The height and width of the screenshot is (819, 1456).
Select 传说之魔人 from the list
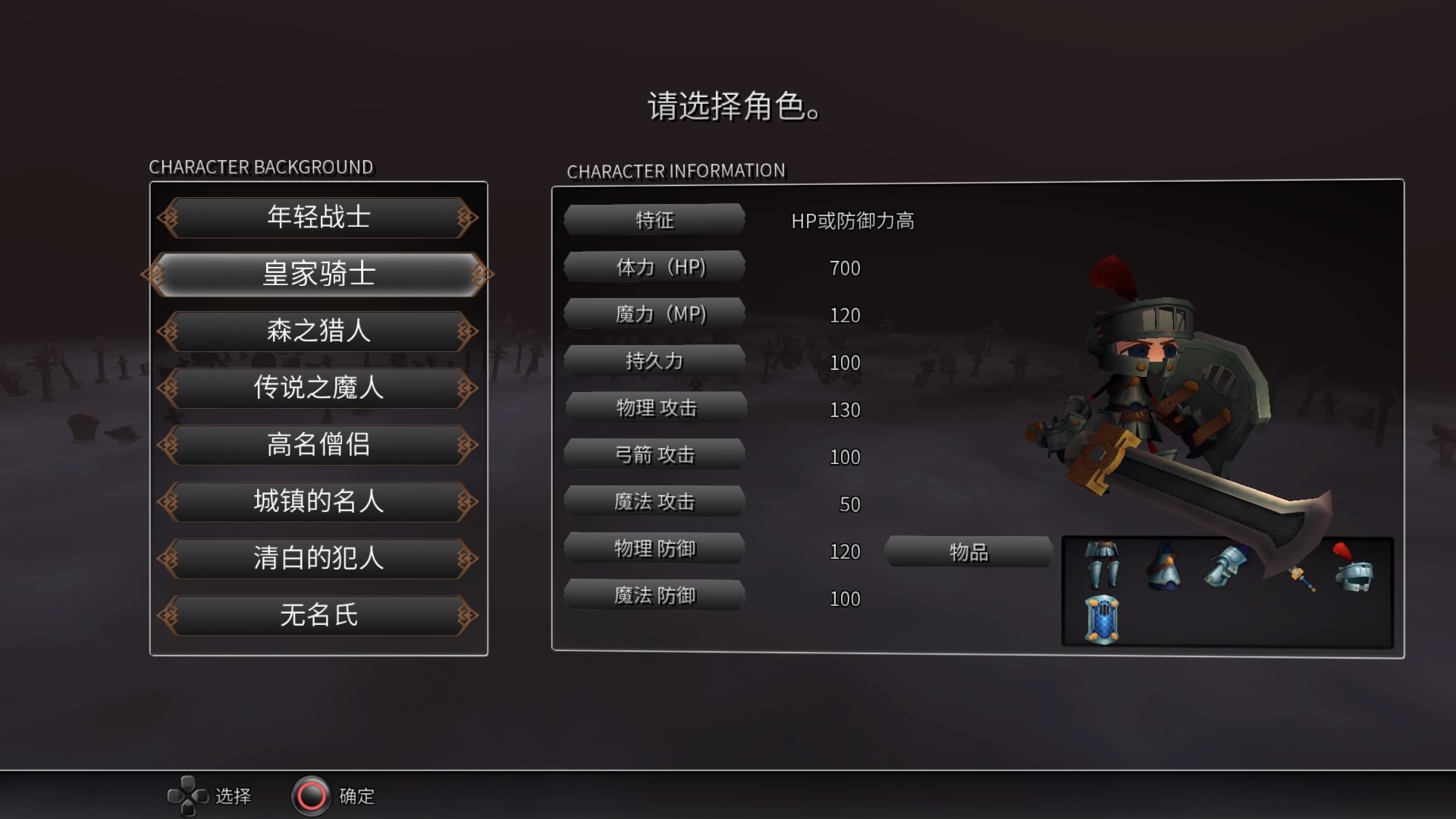point(318,388)
